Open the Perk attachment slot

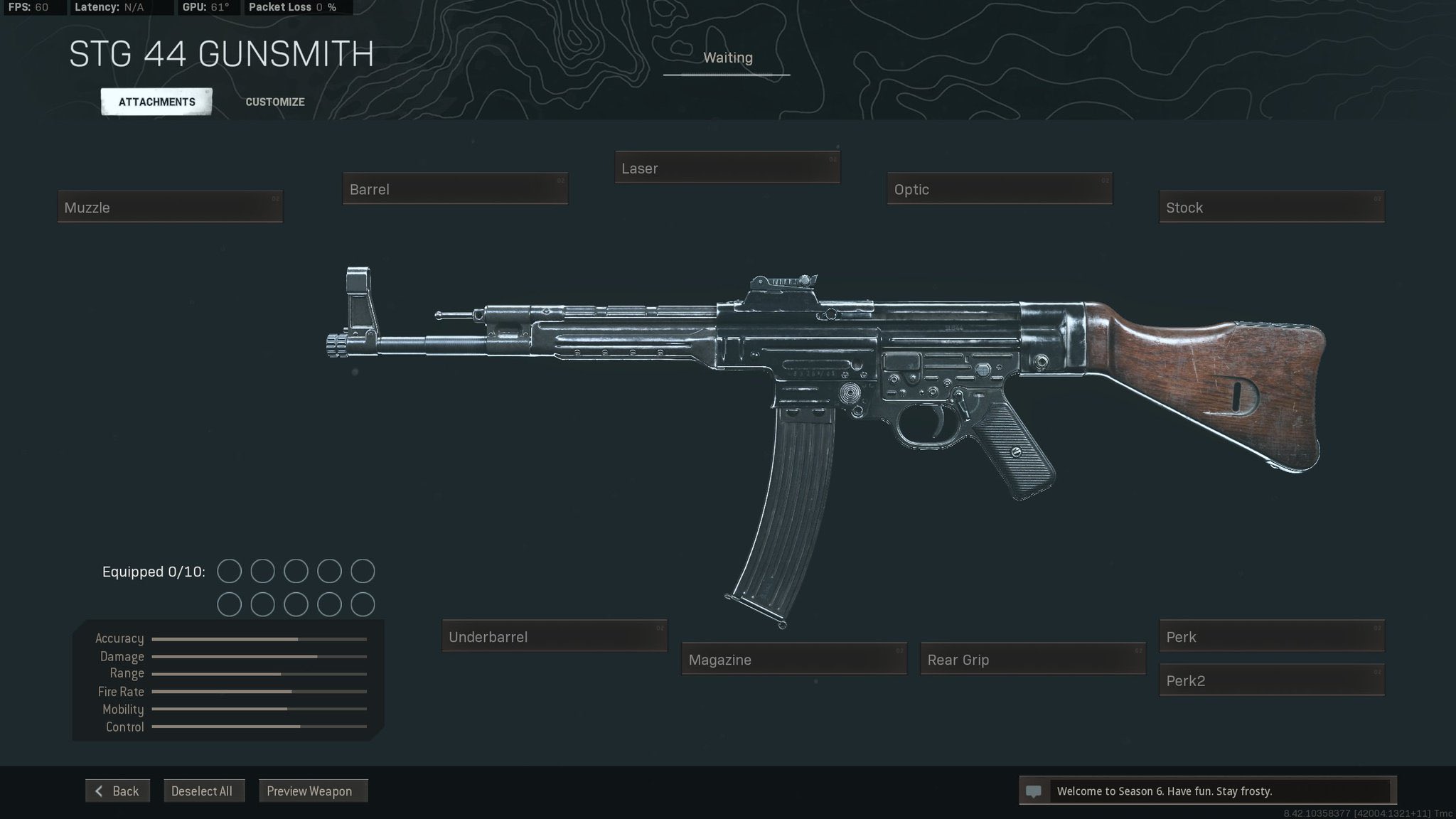pyautogui.click(x=1270, y=636)
